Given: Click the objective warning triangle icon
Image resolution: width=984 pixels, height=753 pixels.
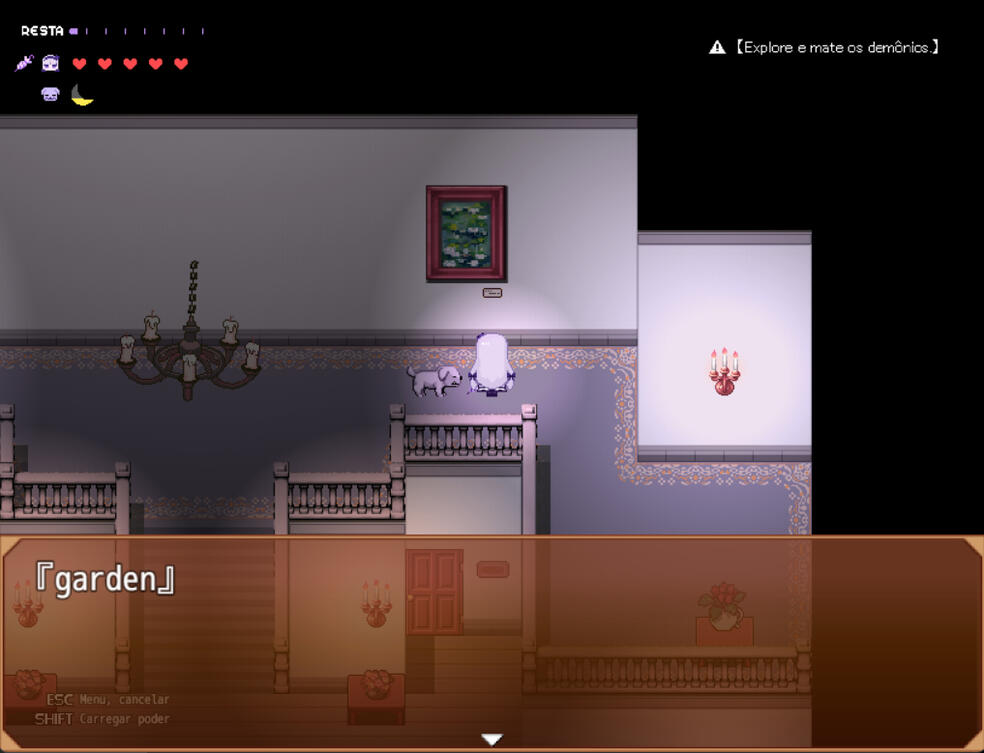Looking at the screenshot, I should tap(717, 47).
